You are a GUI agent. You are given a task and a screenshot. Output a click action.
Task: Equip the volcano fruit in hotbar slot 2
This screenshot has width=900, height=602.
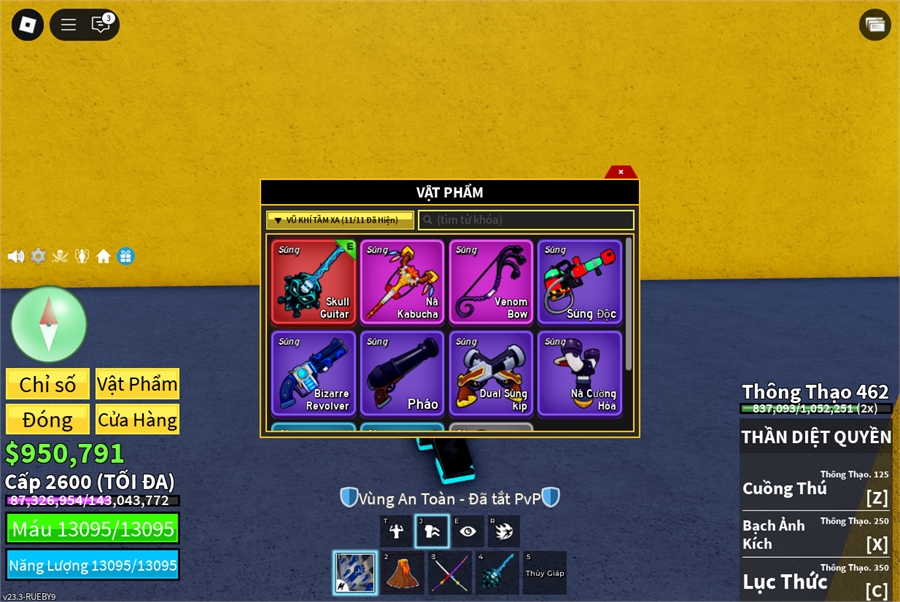[x=402, y=573]
